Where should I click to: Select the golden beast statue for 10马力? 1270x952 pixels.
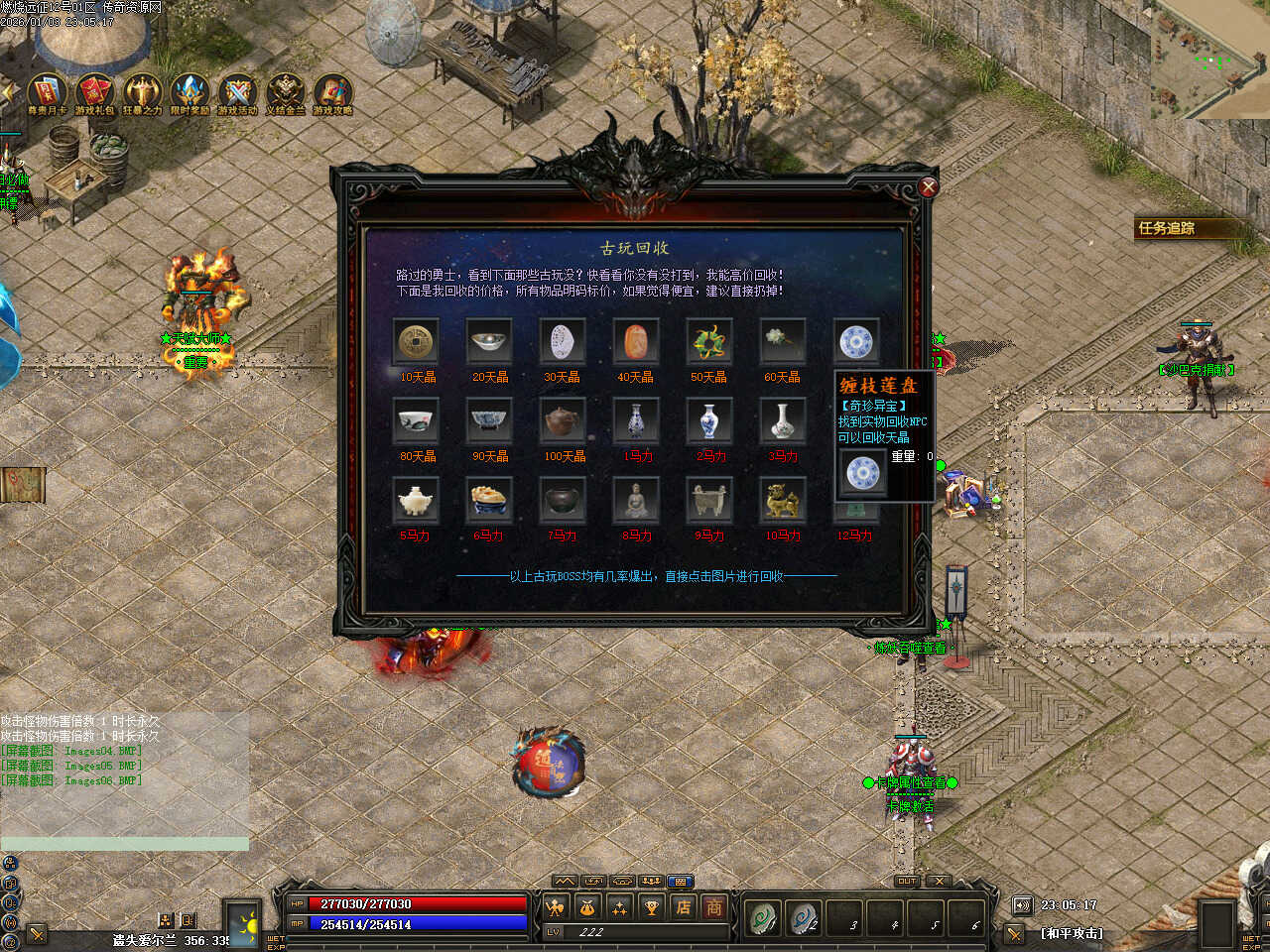coord(783,501)
